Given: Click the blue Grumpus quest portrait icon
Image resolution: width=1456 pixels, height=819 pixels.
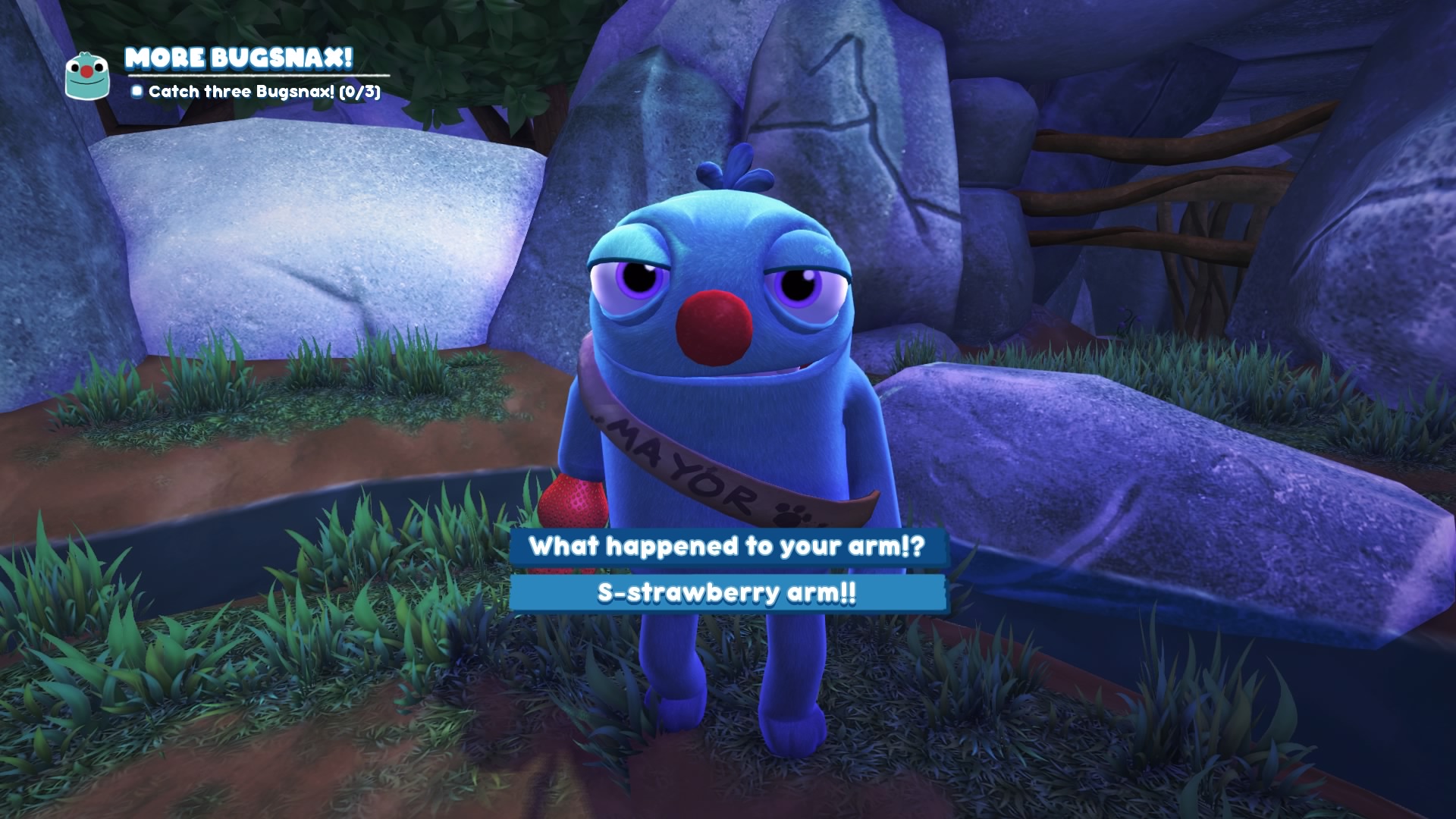Looking at the screenshot, I should pyautogui.click(x=88, y=75).
